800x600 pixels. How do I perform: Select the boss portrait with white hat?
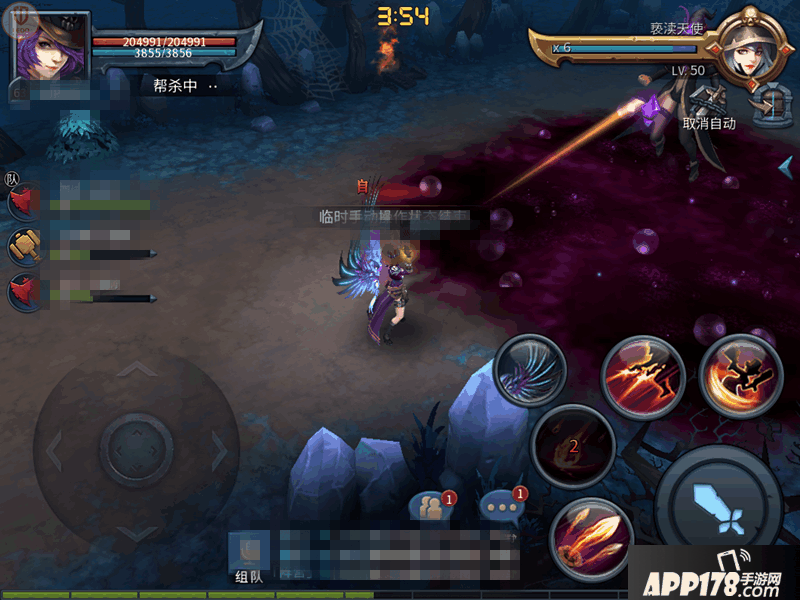[747, 45]
